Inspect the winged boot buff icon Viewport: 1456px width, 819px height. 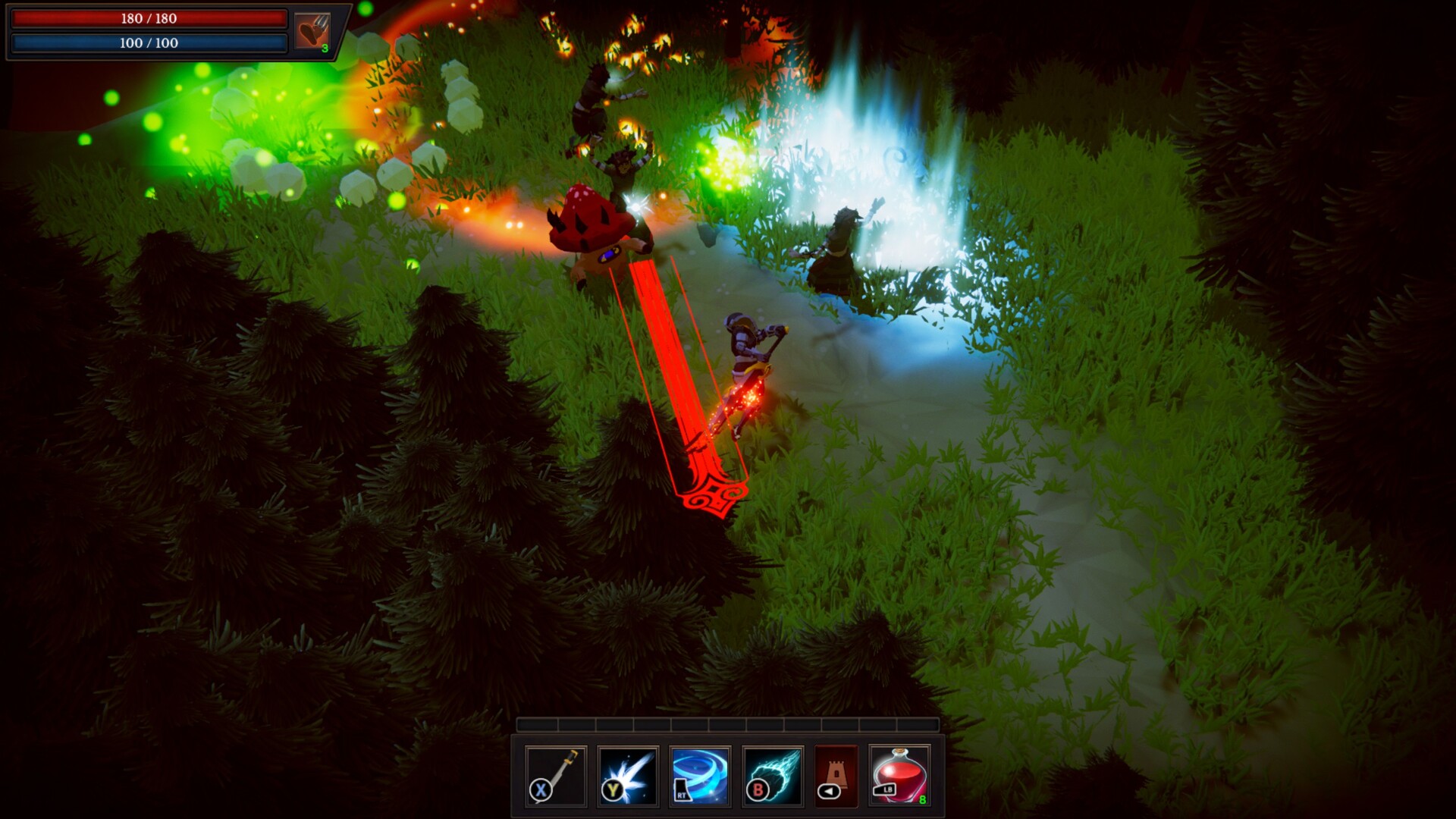click(x=312, y=32)
